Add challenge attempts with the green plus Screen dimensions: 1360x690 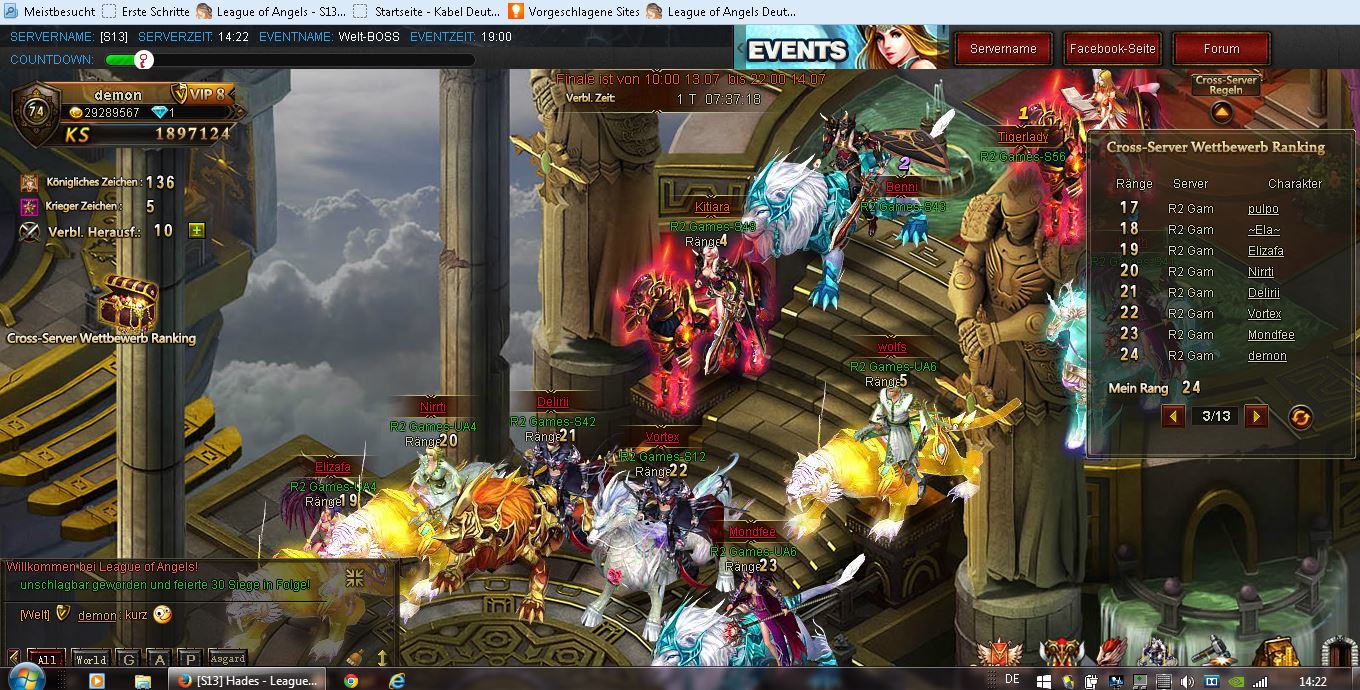(197, 231)
